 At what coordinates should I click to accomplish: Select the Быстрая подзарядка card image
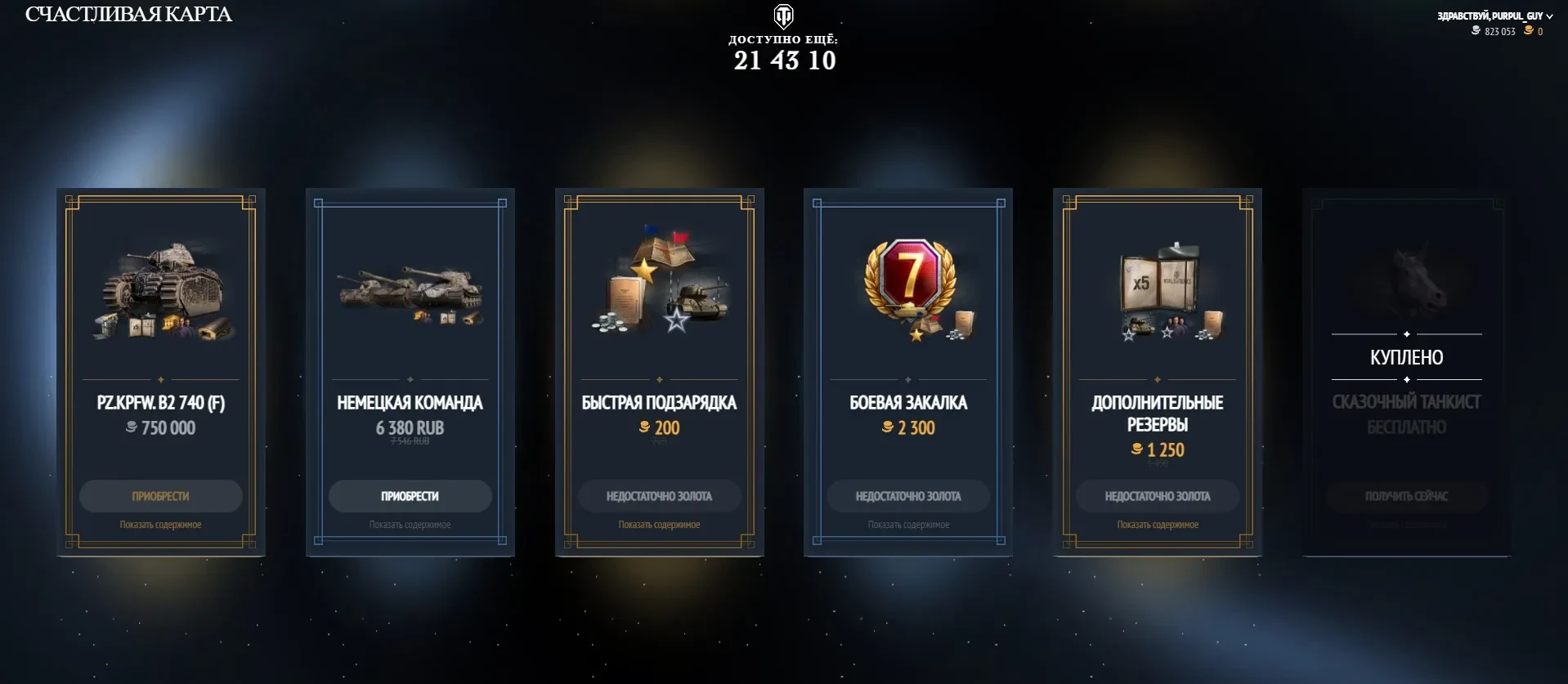(661, 282)
